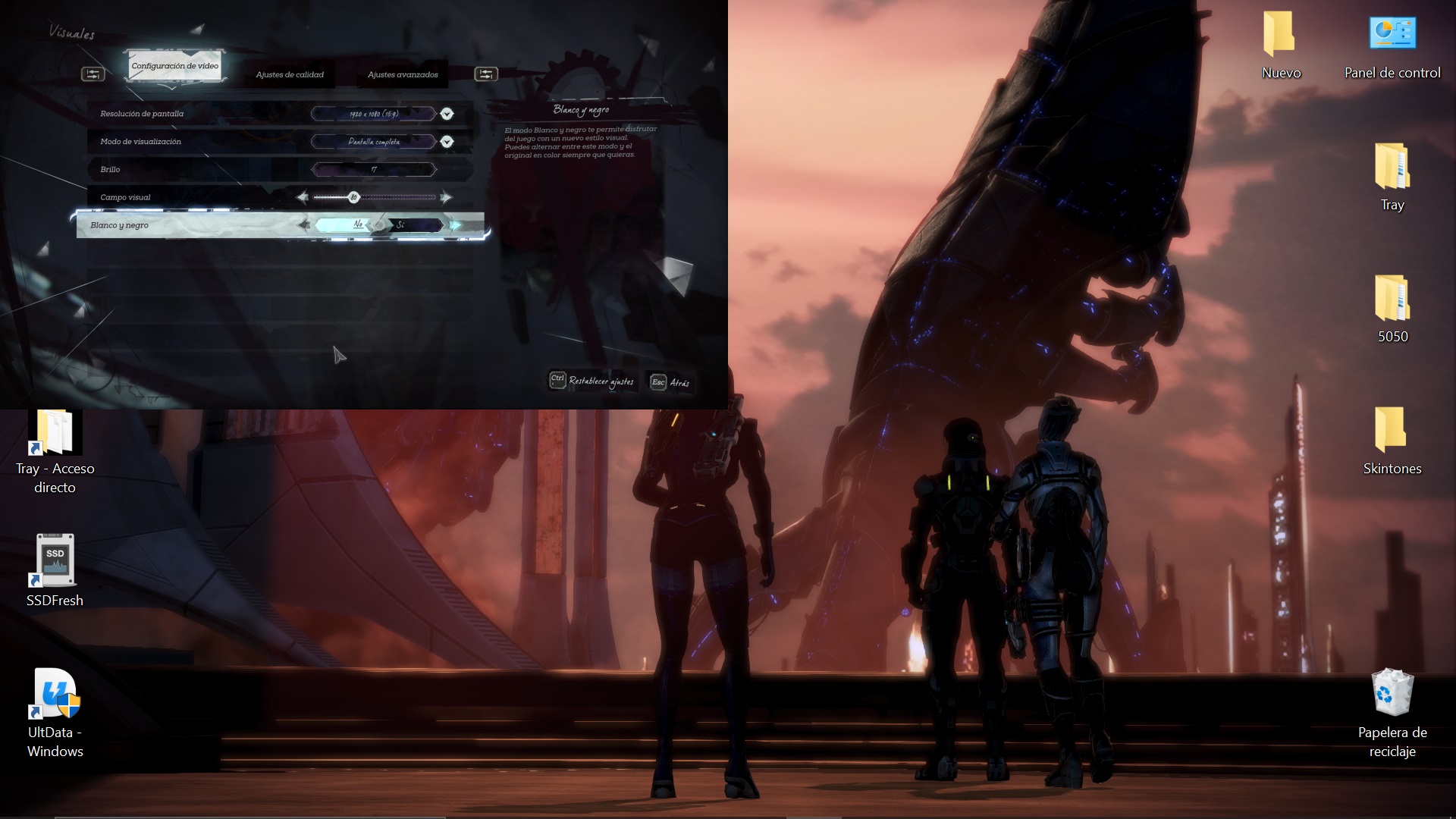Viewport: 1456px width, 819px height.
Task: Decrease Campo visual with the left arrow
Action: coord(303,198)
